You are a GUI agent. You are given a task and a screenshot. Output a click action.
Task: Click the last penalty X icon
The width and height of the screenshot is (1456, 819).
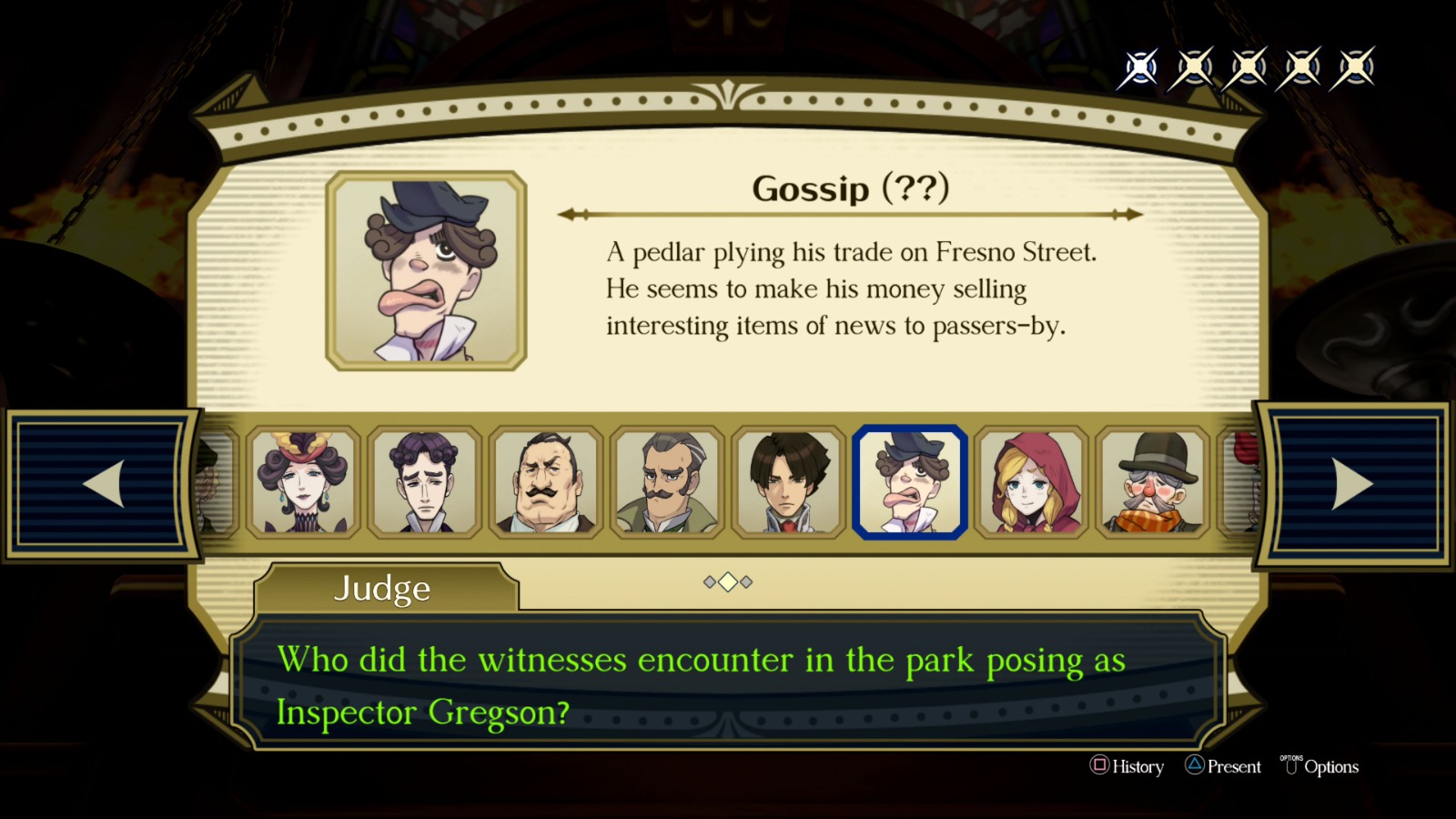1356,66
